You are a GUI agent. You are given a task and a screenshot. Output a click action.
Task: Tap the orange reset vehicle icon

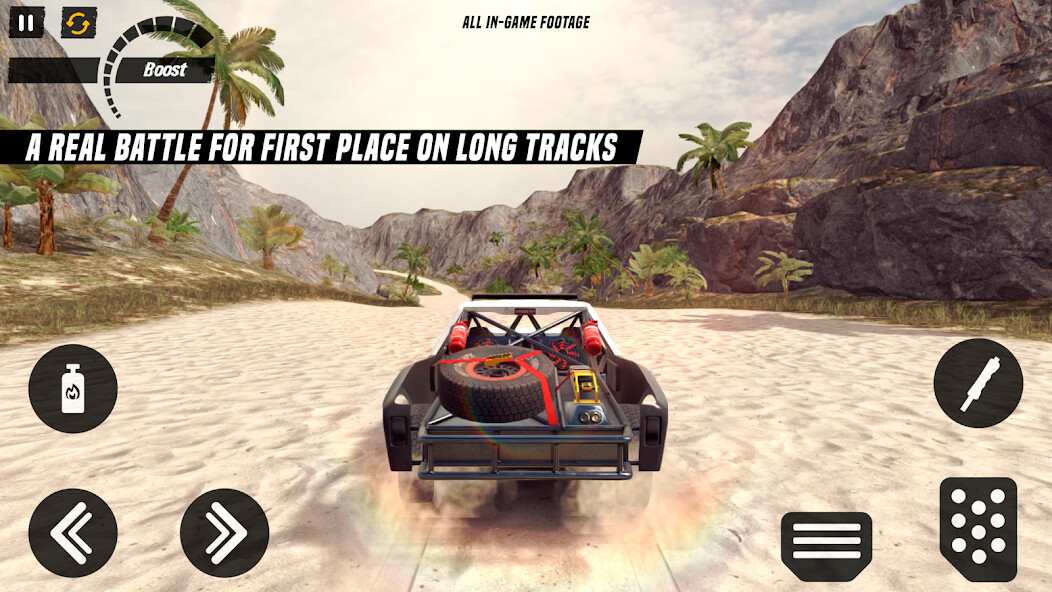click(x=79, y=22)
